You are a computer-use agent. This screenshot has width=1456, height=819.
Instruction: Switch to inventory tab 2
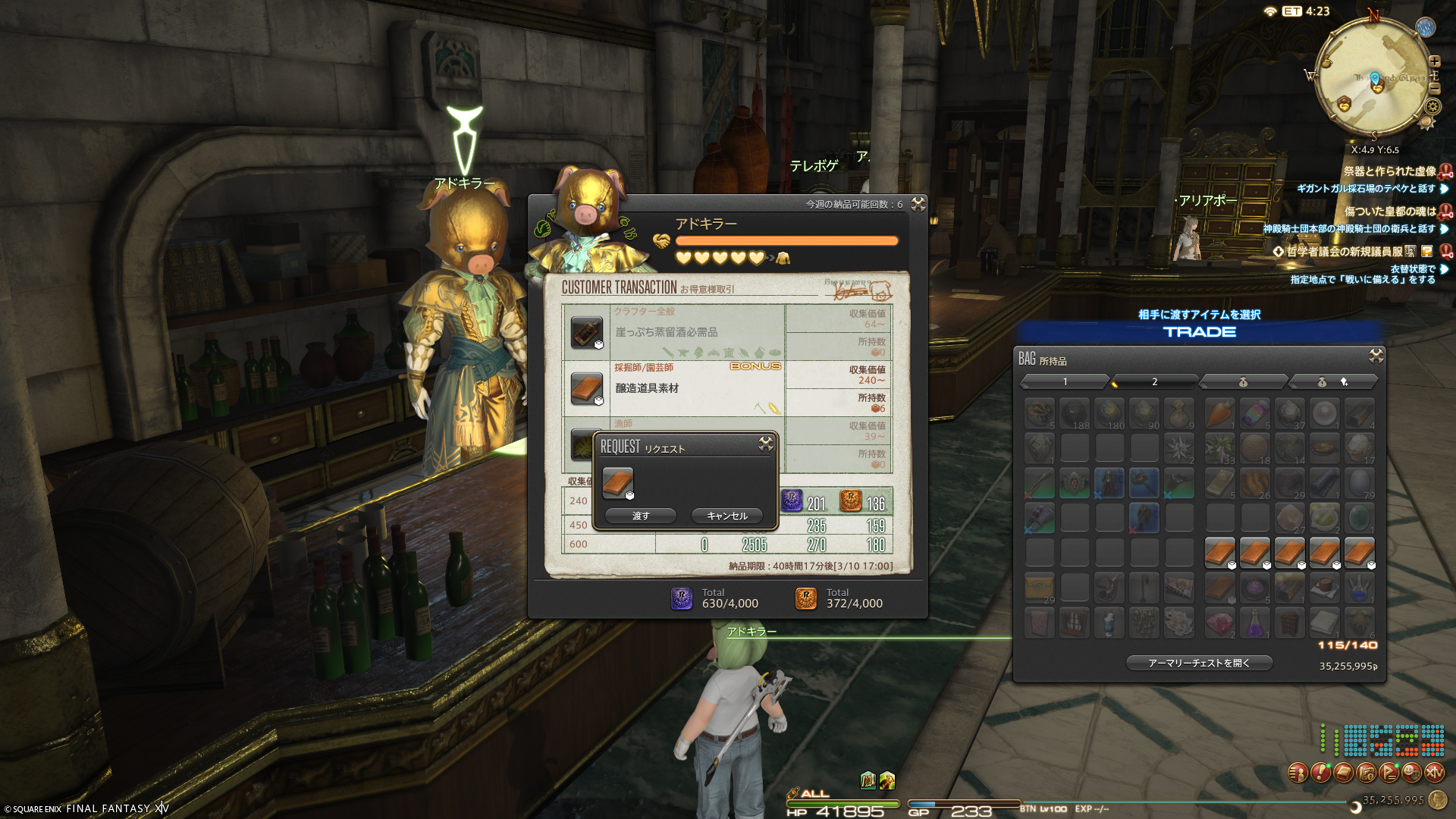pyautogui.click(x=1154, y=381)
